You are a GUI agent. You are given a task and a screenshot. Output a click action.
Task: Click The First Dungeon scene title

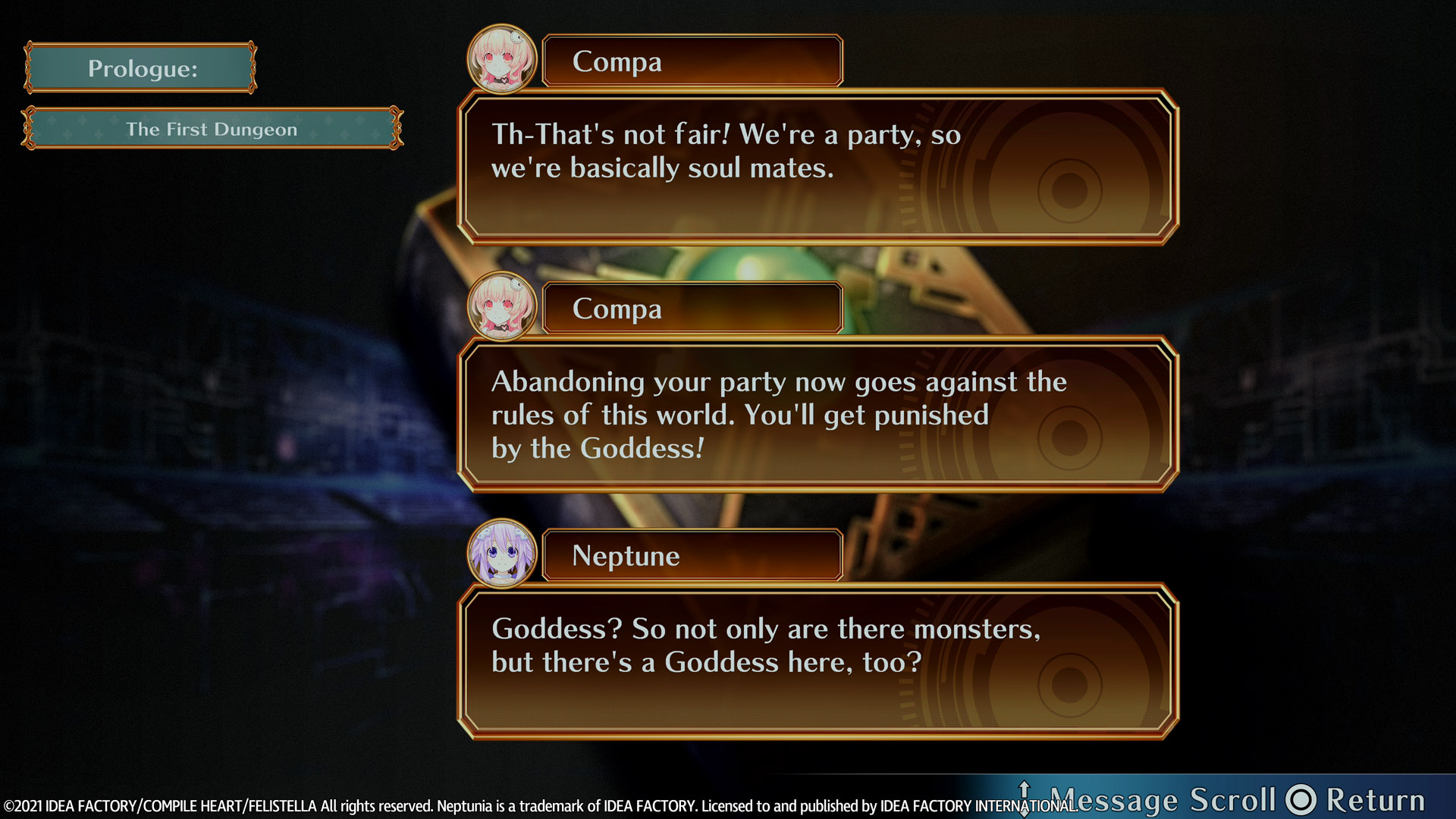click(x=212, y=129)
